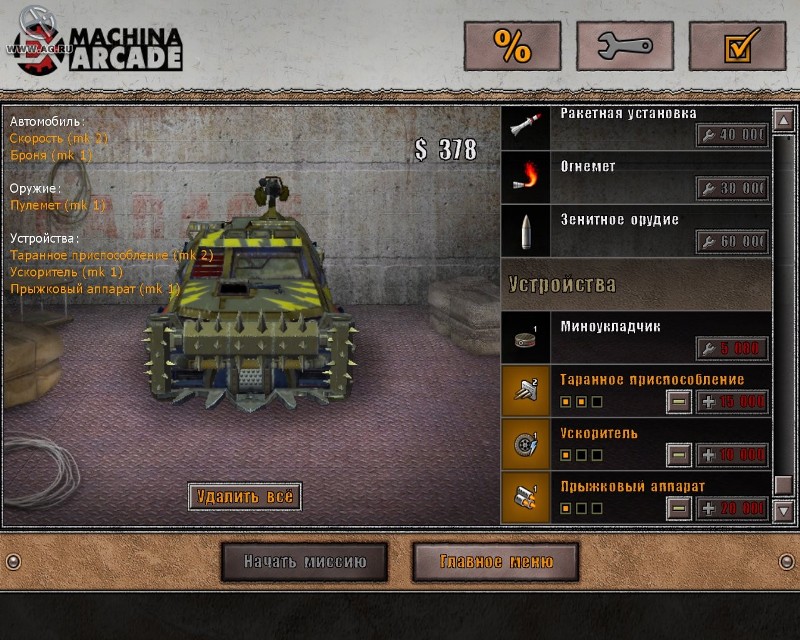Buy the Зенитное орудие for 60 000

click(x=732, y=241)
